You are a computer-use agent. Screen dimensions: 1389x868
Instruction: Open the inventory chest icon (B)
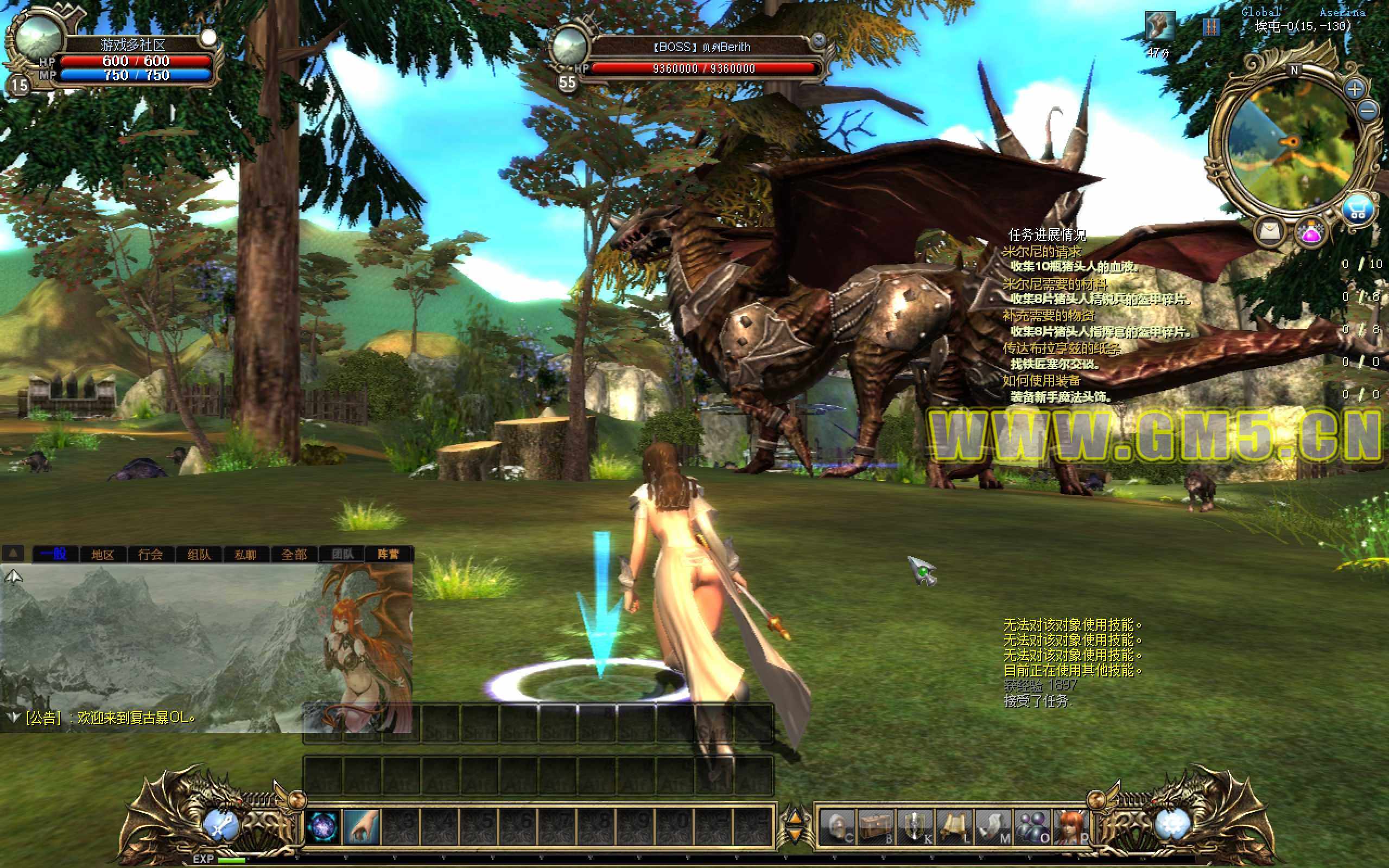[876, 828]
